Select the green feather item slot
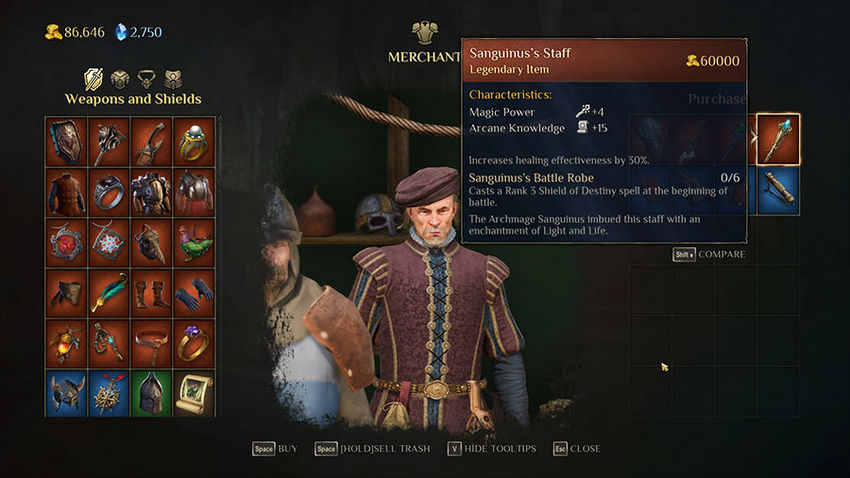Screen dimensions: 850x478 (x=109, y=292)
